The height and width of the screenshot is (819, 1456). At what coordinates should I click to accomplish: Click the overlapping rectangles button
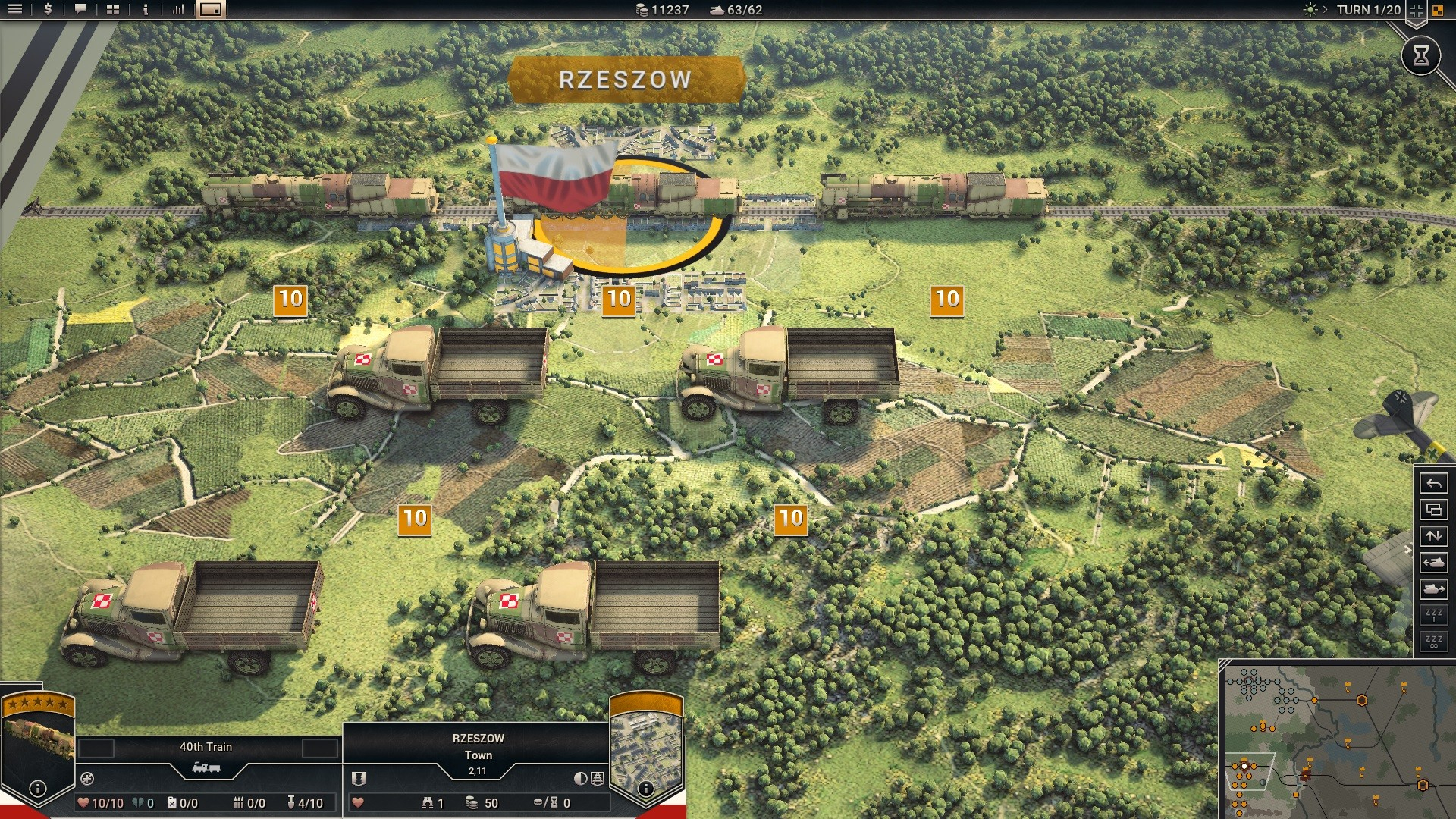[1433, 510]
